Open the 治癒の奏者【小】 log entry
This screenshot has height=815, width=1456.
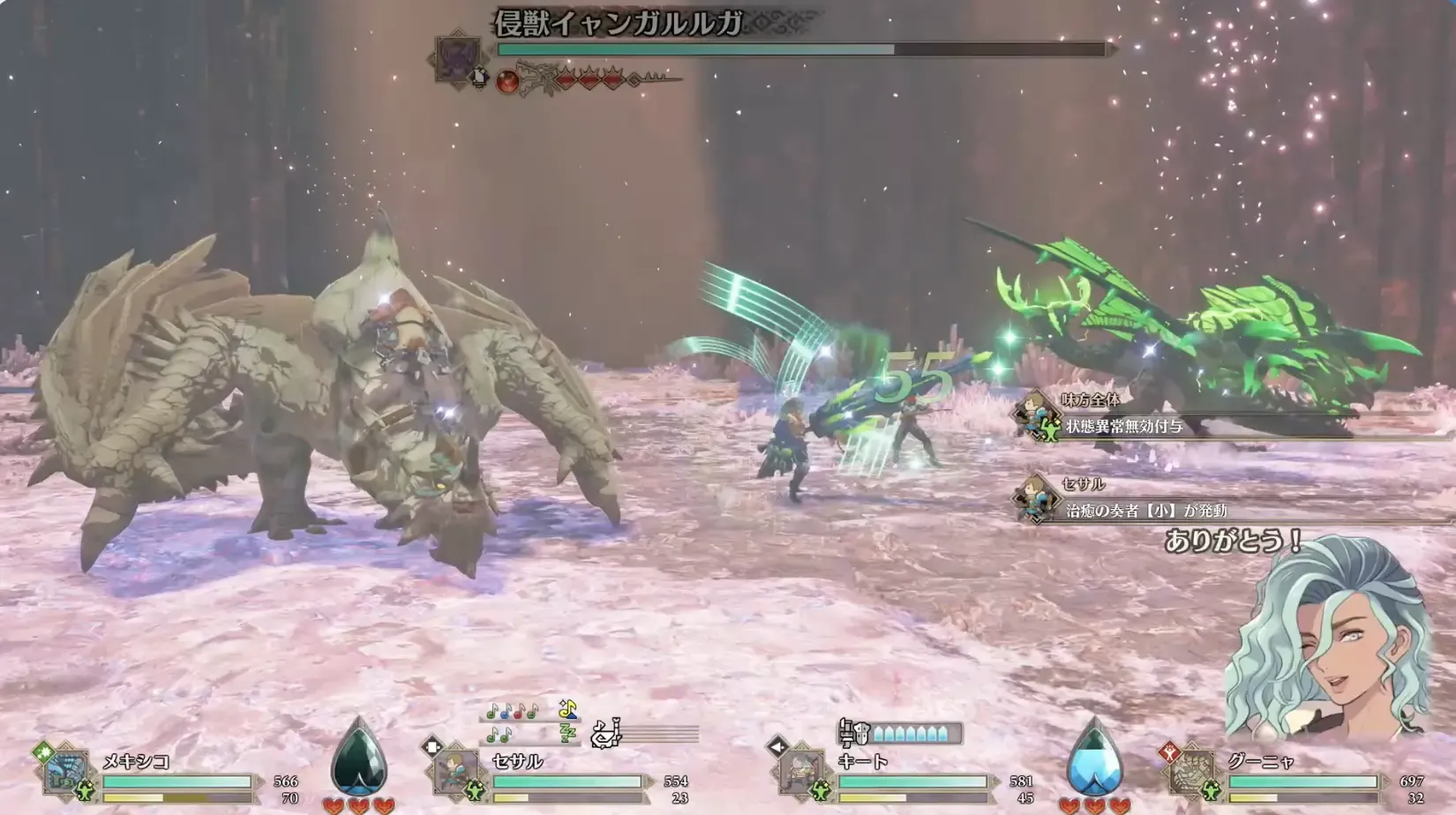point(1145,511)
